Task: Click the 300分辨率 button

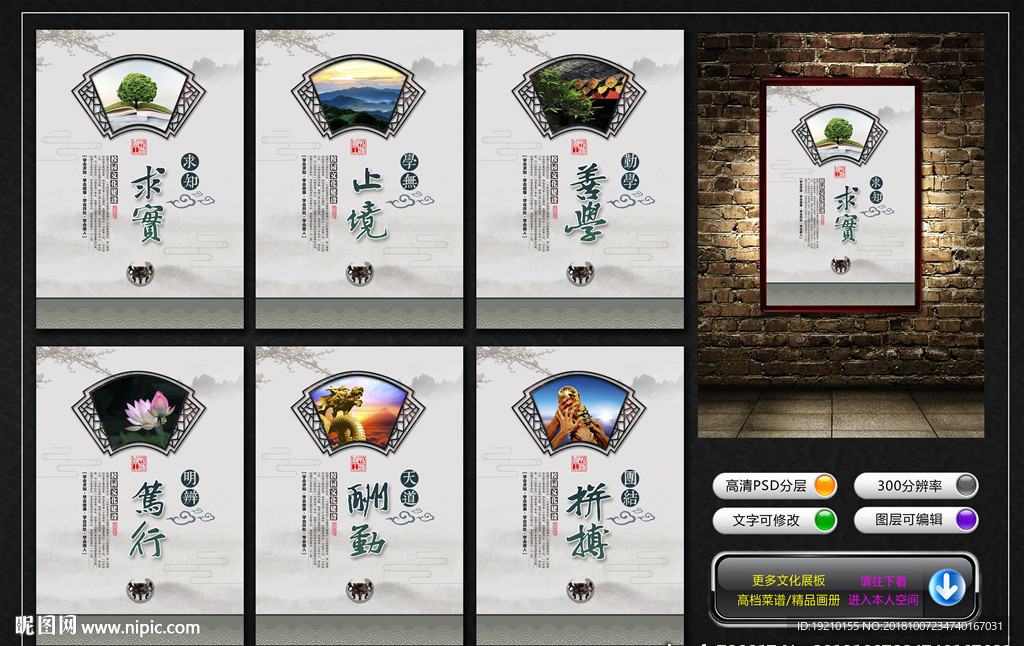Action: click(916, 486)
